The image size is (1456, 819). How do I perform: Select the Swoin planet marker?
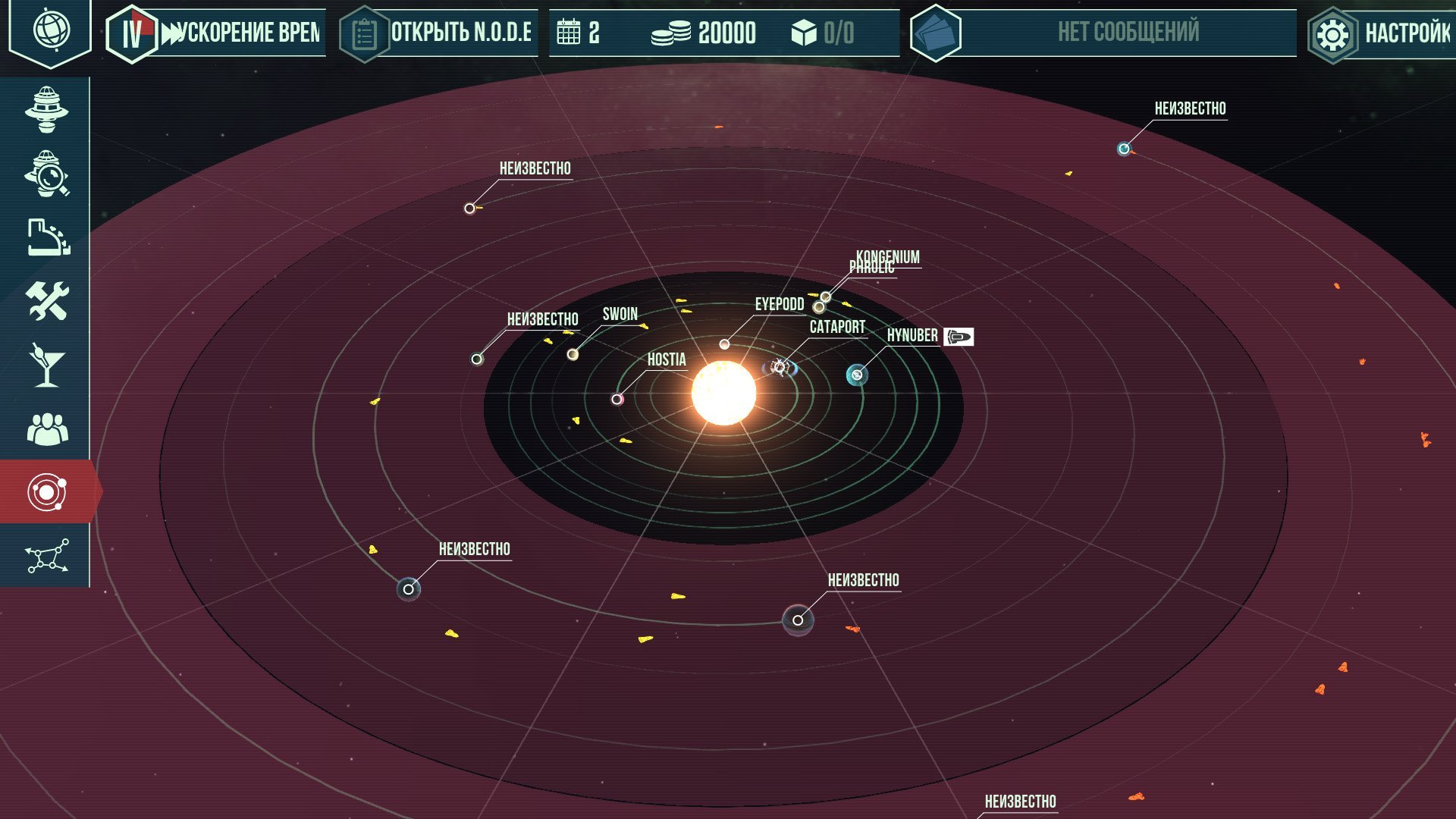coord(573,354)
